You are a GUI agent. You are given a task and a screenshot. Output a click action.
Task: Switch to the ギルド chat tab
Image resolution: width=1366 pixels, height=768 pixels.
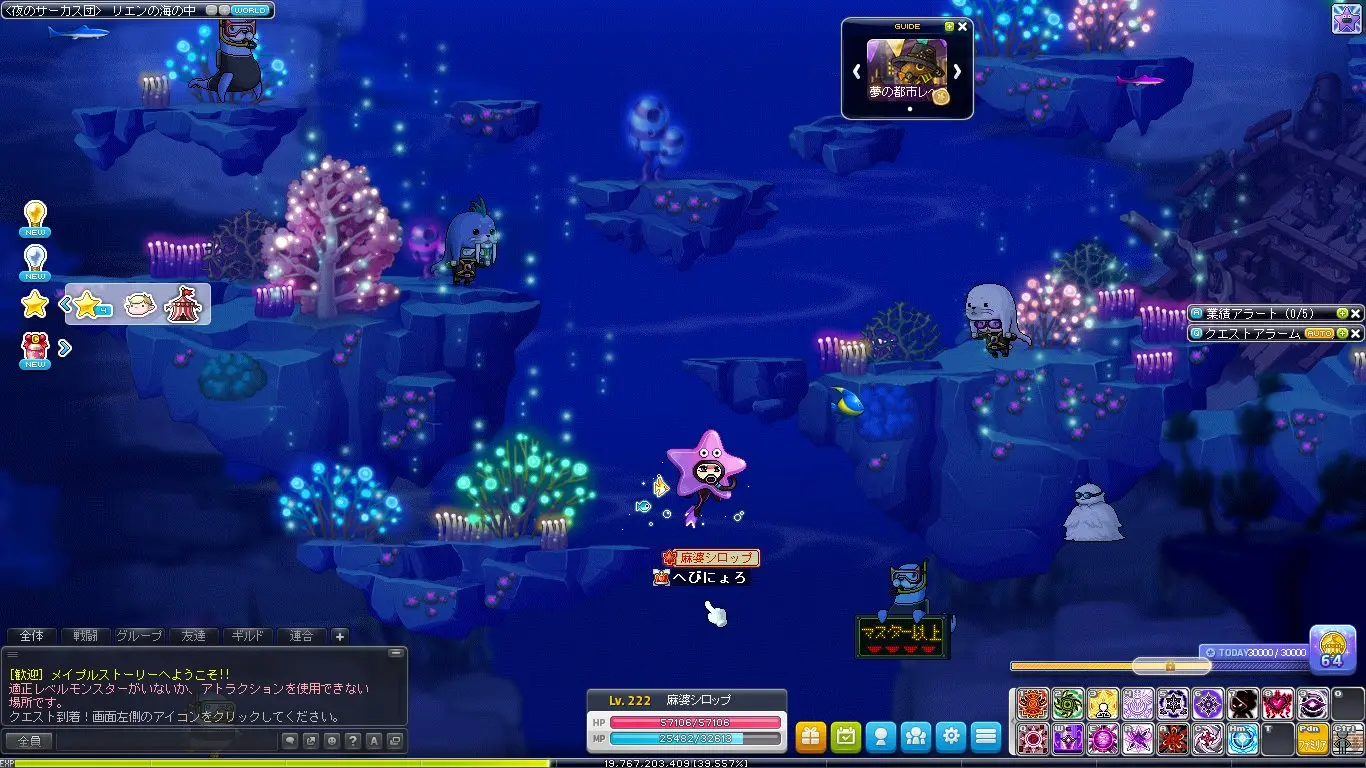click(247, 636)
